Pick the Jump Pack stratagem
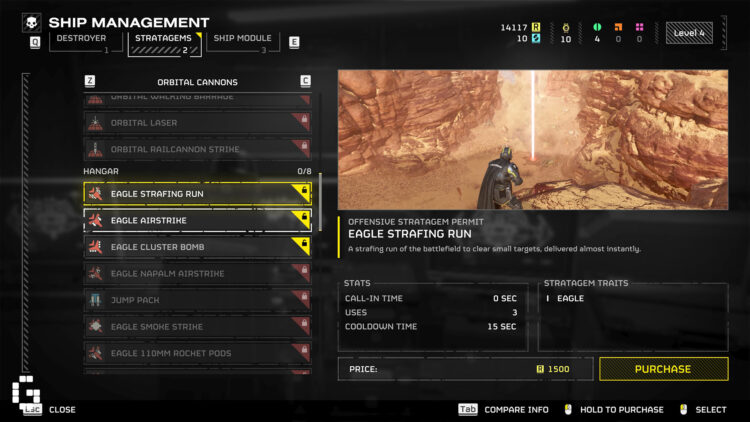The height and width of the screenshot is (422, 750). [197, 300]
